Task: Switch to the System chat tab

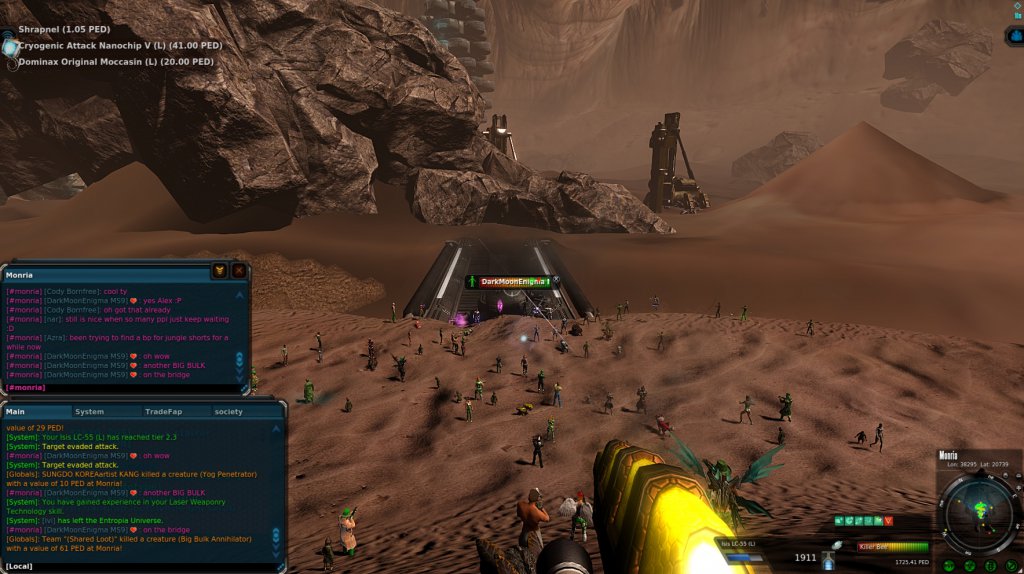Action: pos(89,411)
